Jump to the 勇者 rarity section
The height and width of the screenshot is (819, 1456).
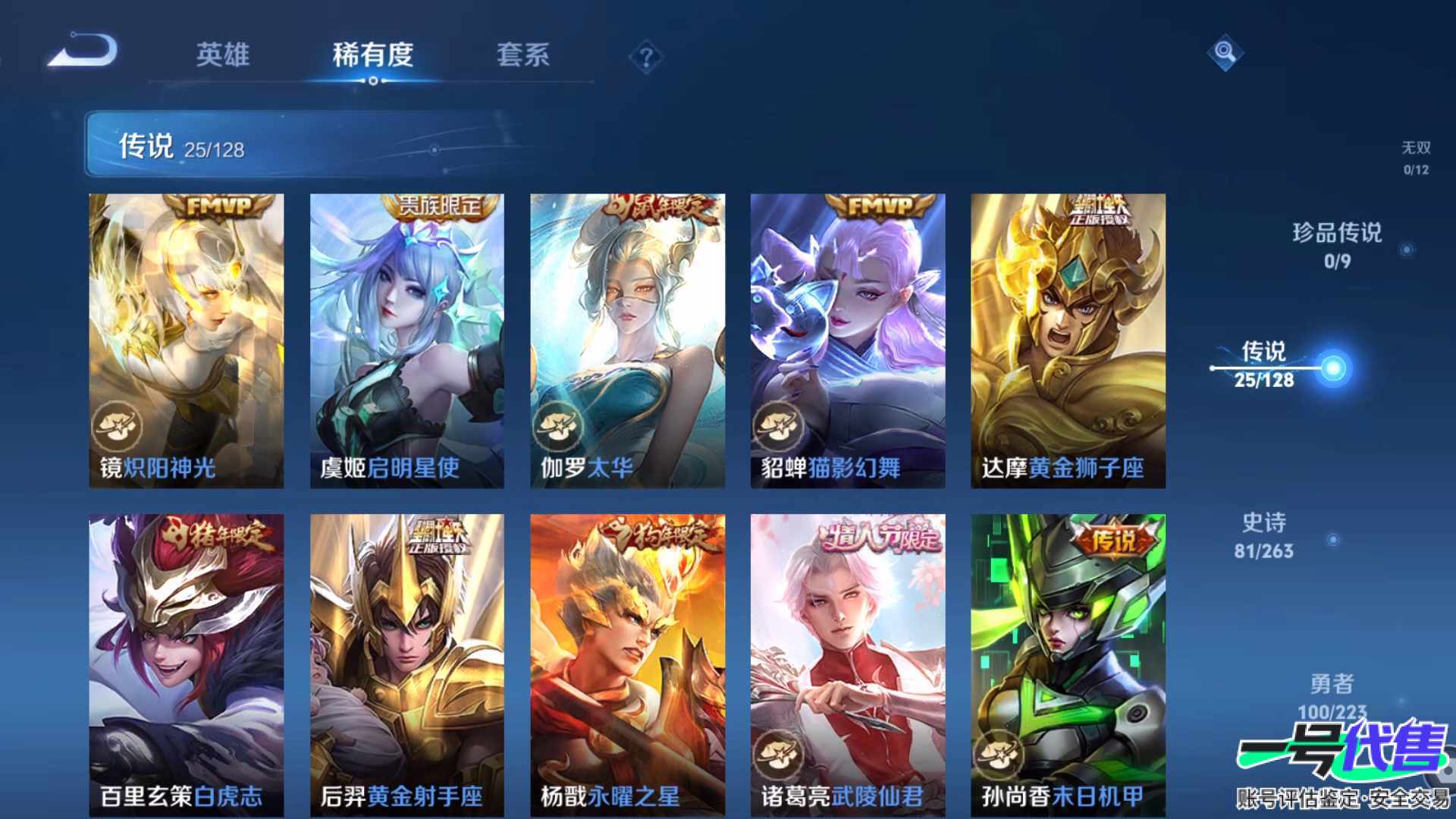click(x=1332, y=696)
